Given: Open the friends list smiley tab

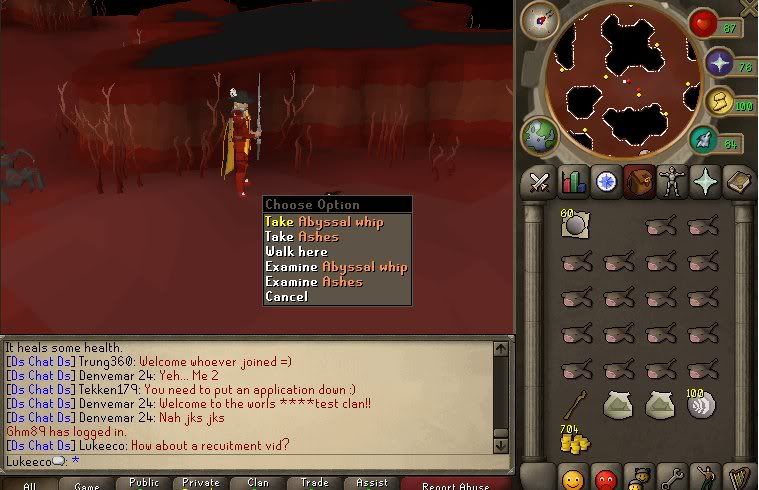Looking at the screenshot, I should click(x=574, y=478).
